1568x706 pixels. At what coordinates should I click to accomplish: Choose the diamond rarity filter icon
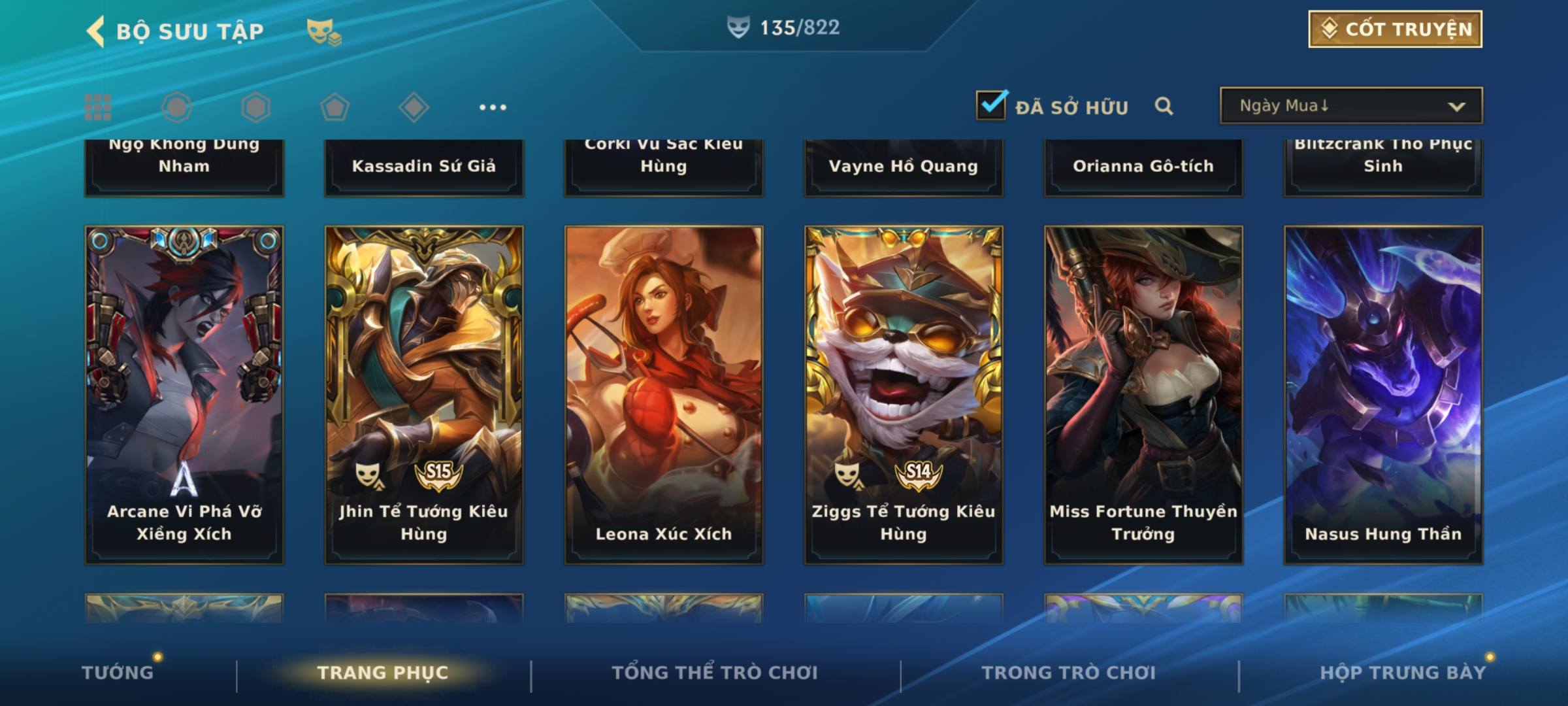tap(414, 107)
